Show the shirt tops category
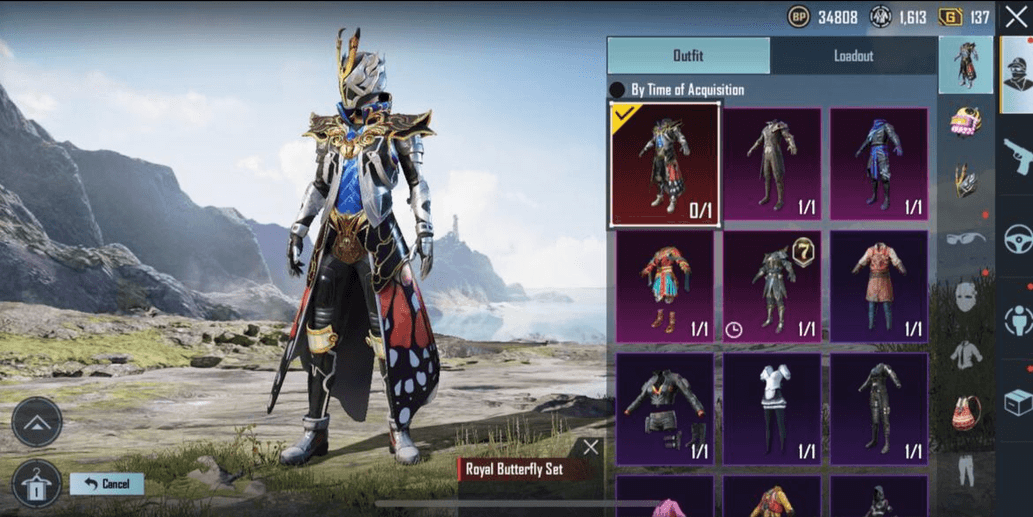This screenshot has height=517, width=1033. pos(965,354)
